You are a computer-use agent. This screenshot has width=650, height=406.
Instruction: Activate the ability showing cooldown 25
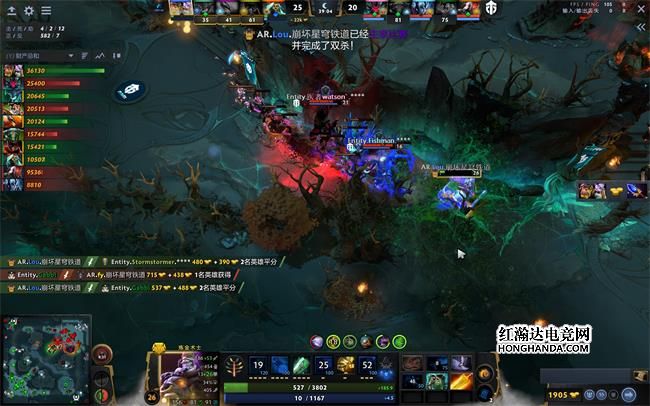pos(323,366)
